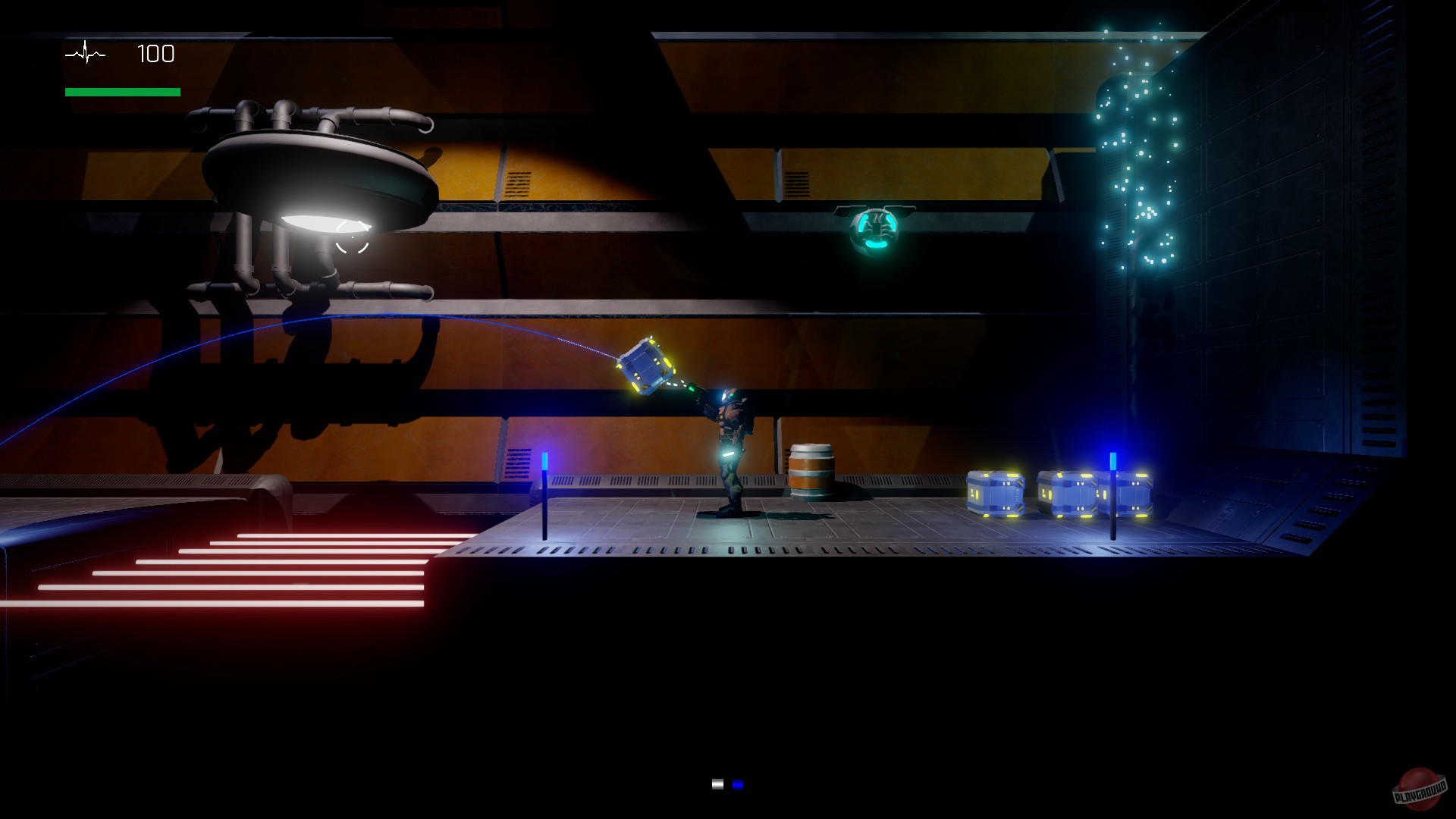Select the health value reading 100
1456x819 pixels.
[155, 54]
